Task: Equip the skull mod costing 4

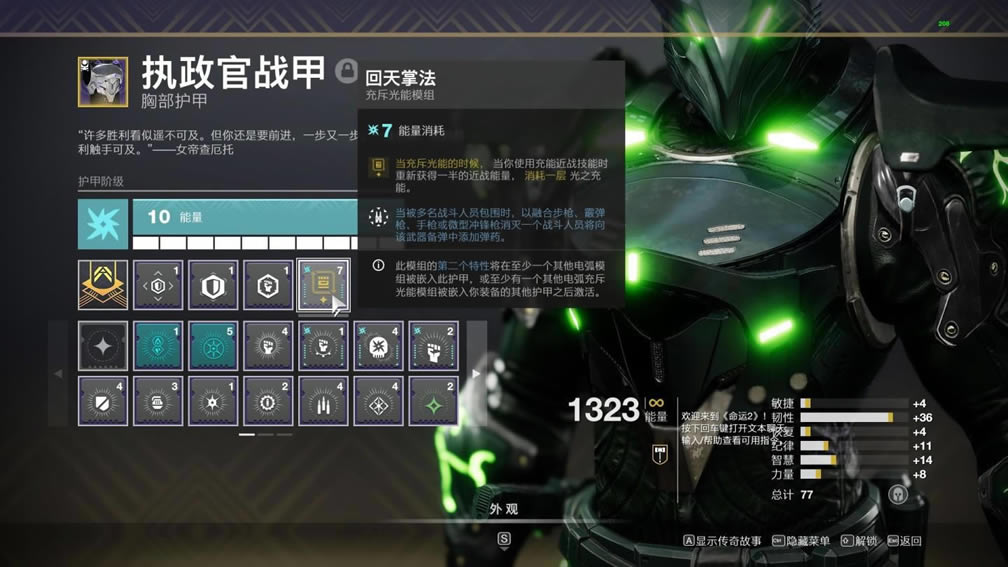Action: click(x=378, y=346)
